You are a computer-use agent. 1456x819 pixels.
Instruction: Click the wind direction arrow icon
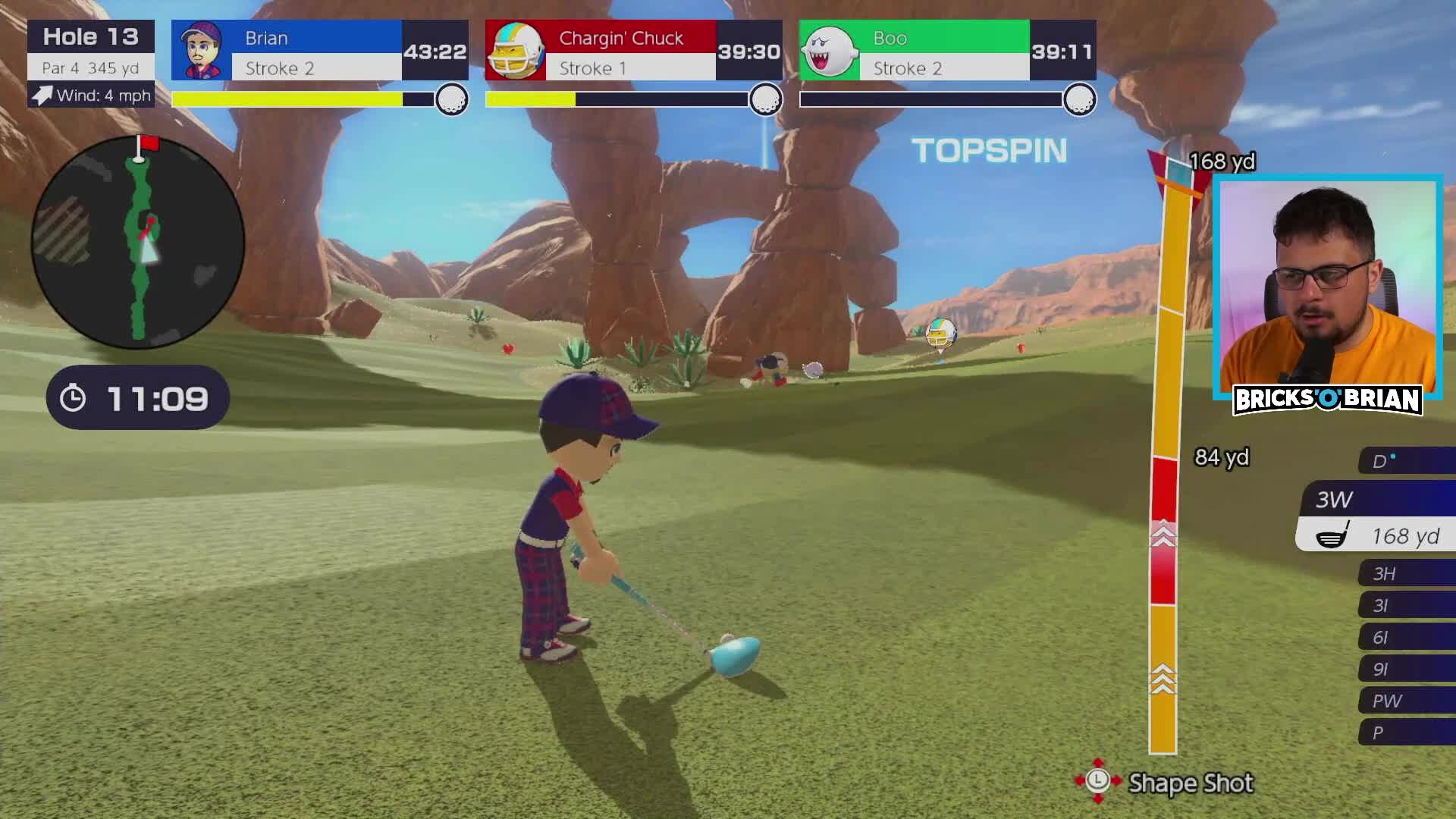(x=42, y=96)
